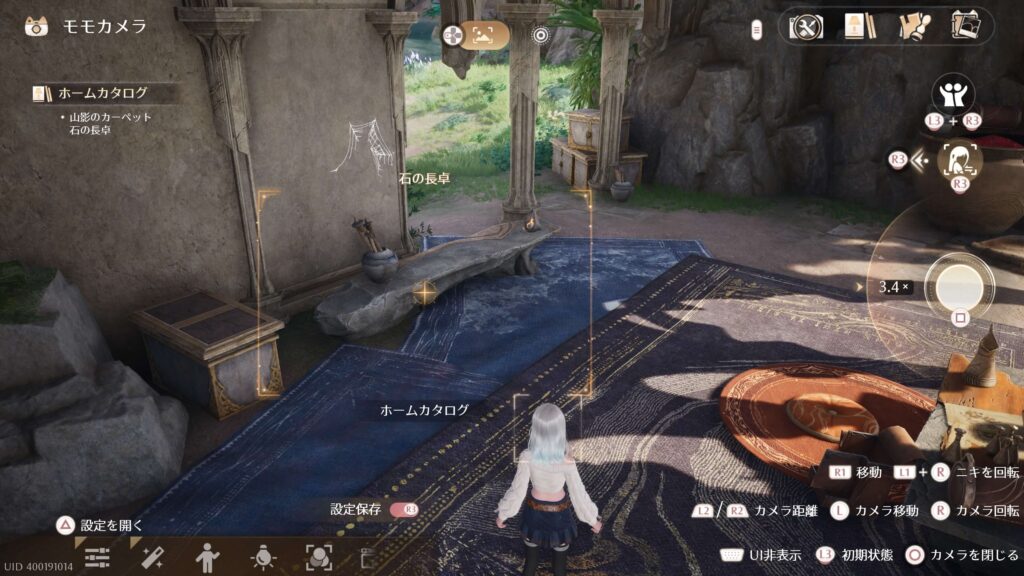The width and height of the screenshot is (1024, 576).
Task: Click the white camera shutter button
Action: click(959, 286)
